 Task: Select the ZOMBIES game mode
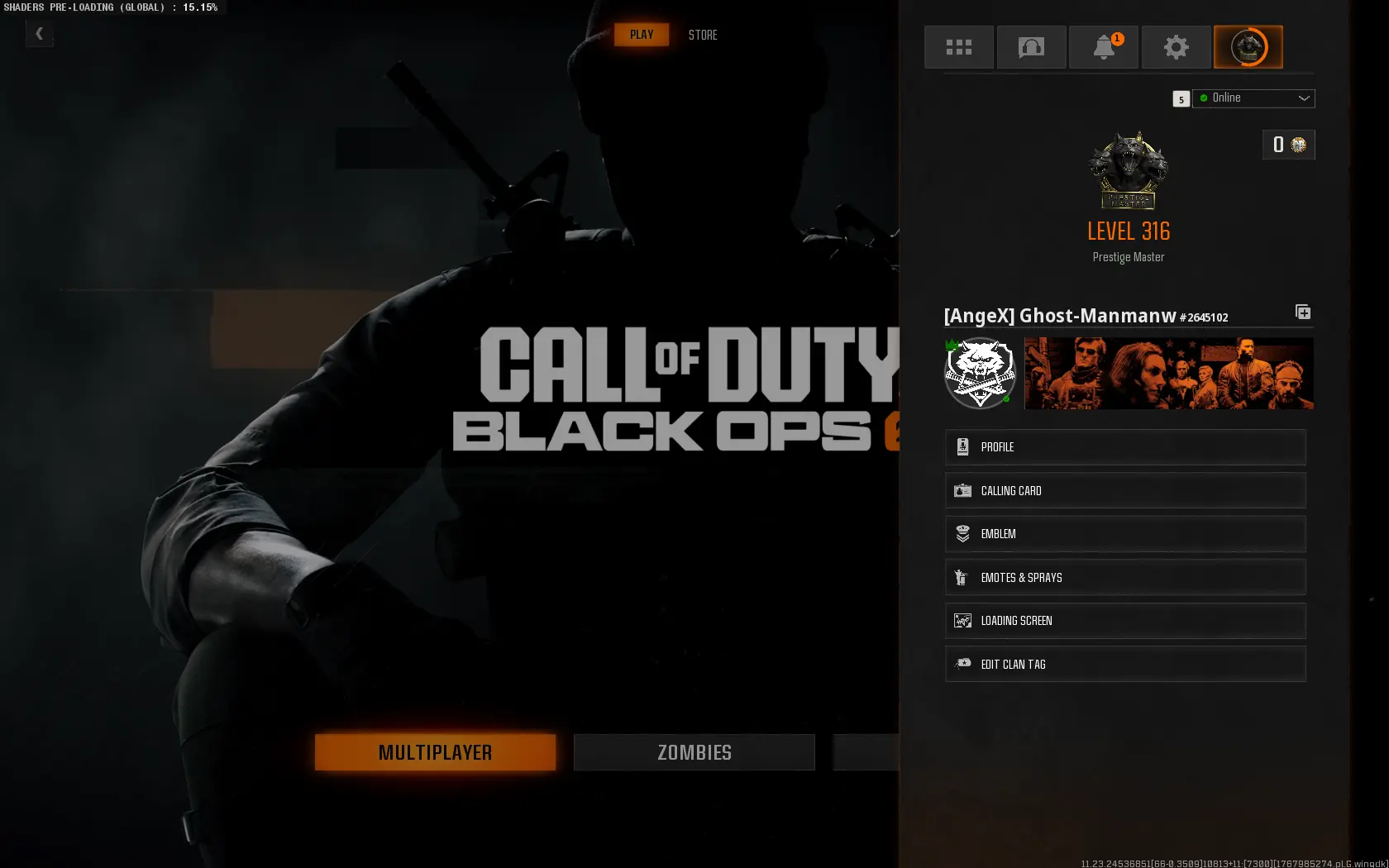click(694, 752)
